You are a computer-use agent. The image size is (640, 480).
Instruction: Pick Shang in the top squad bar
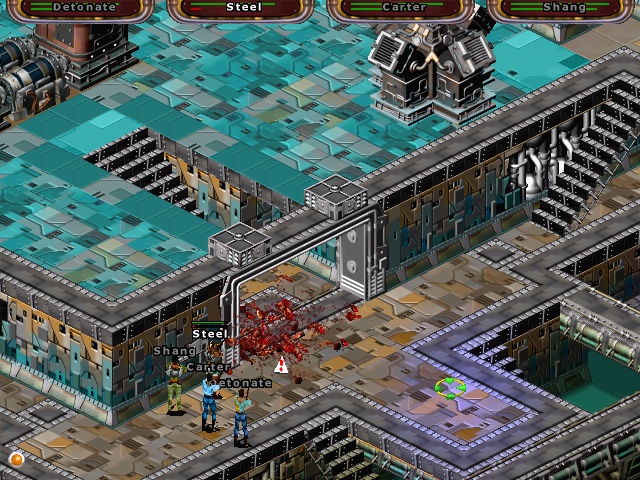point(563,8)
